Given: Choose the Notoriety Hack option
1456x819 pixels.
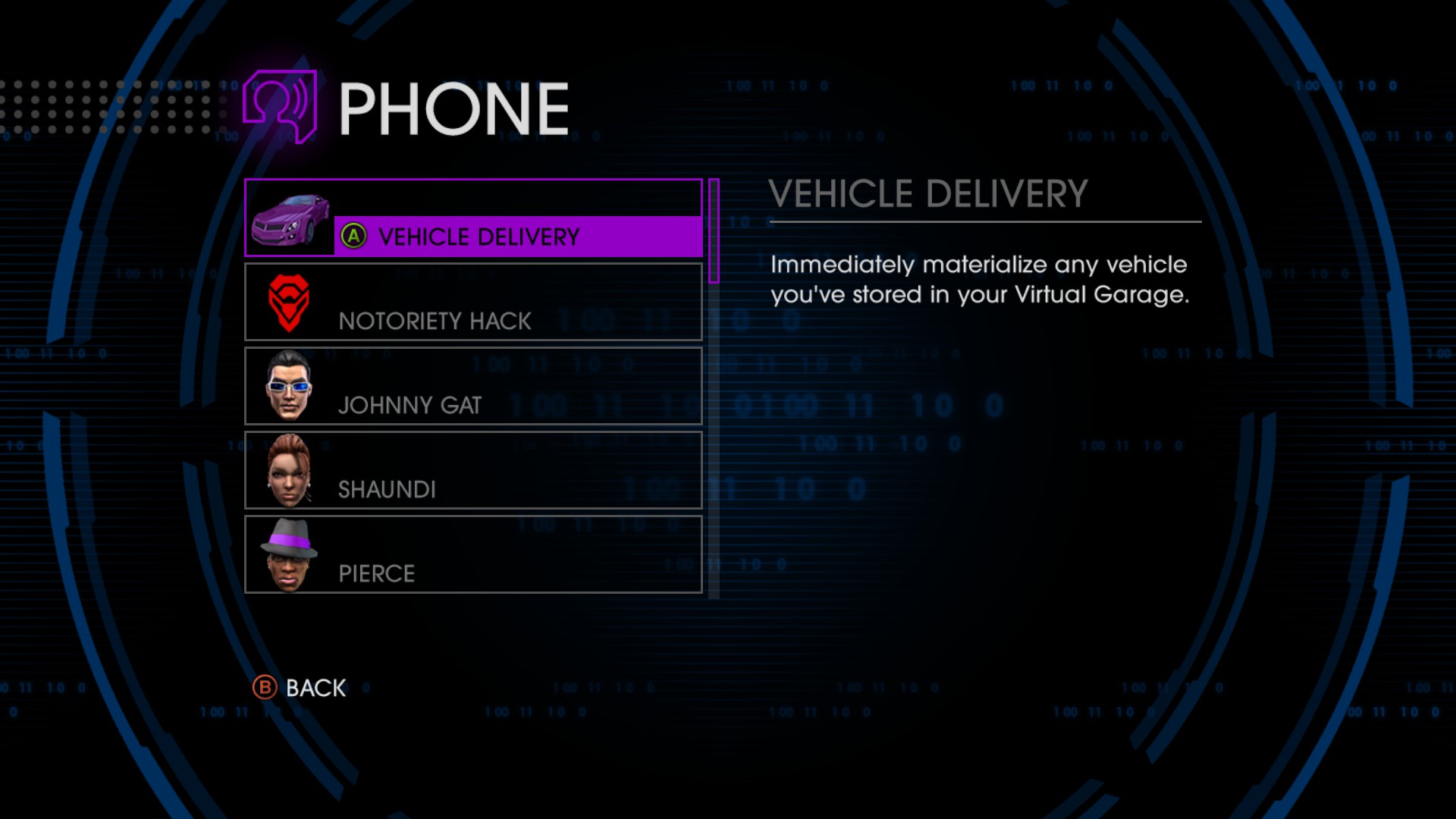Looking at the screenshot, I should pos(473,303).
